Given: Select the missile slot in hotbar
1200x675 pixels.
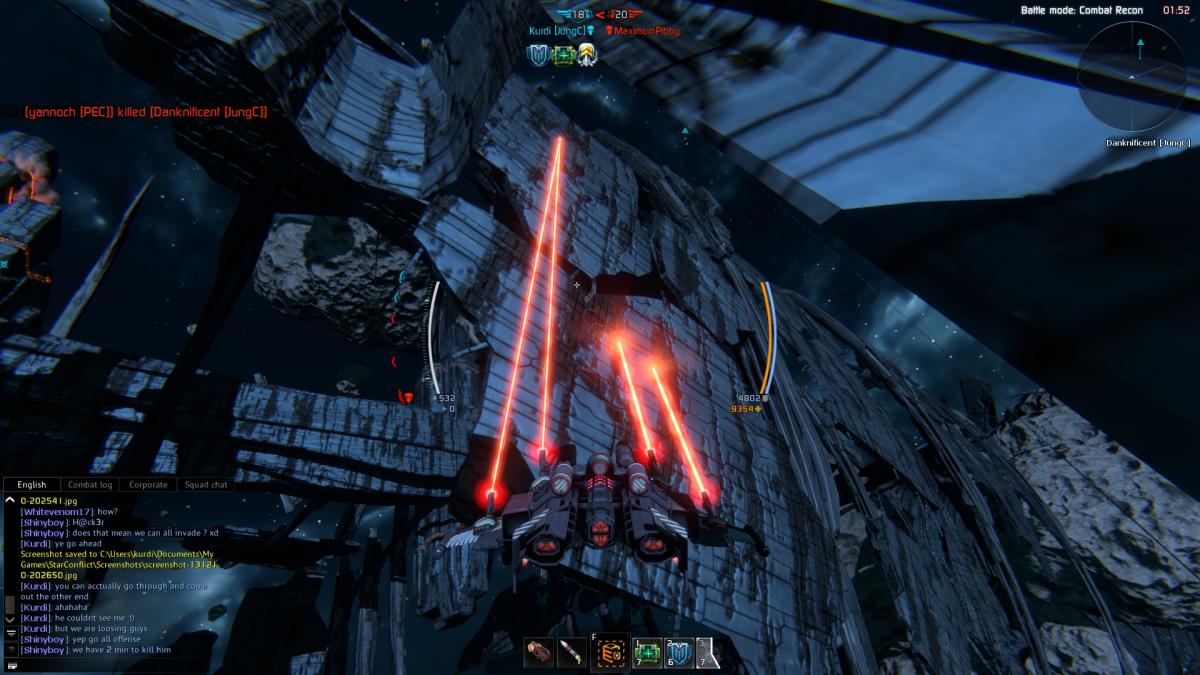Looking at the screenshot, I should pos(572,652).
